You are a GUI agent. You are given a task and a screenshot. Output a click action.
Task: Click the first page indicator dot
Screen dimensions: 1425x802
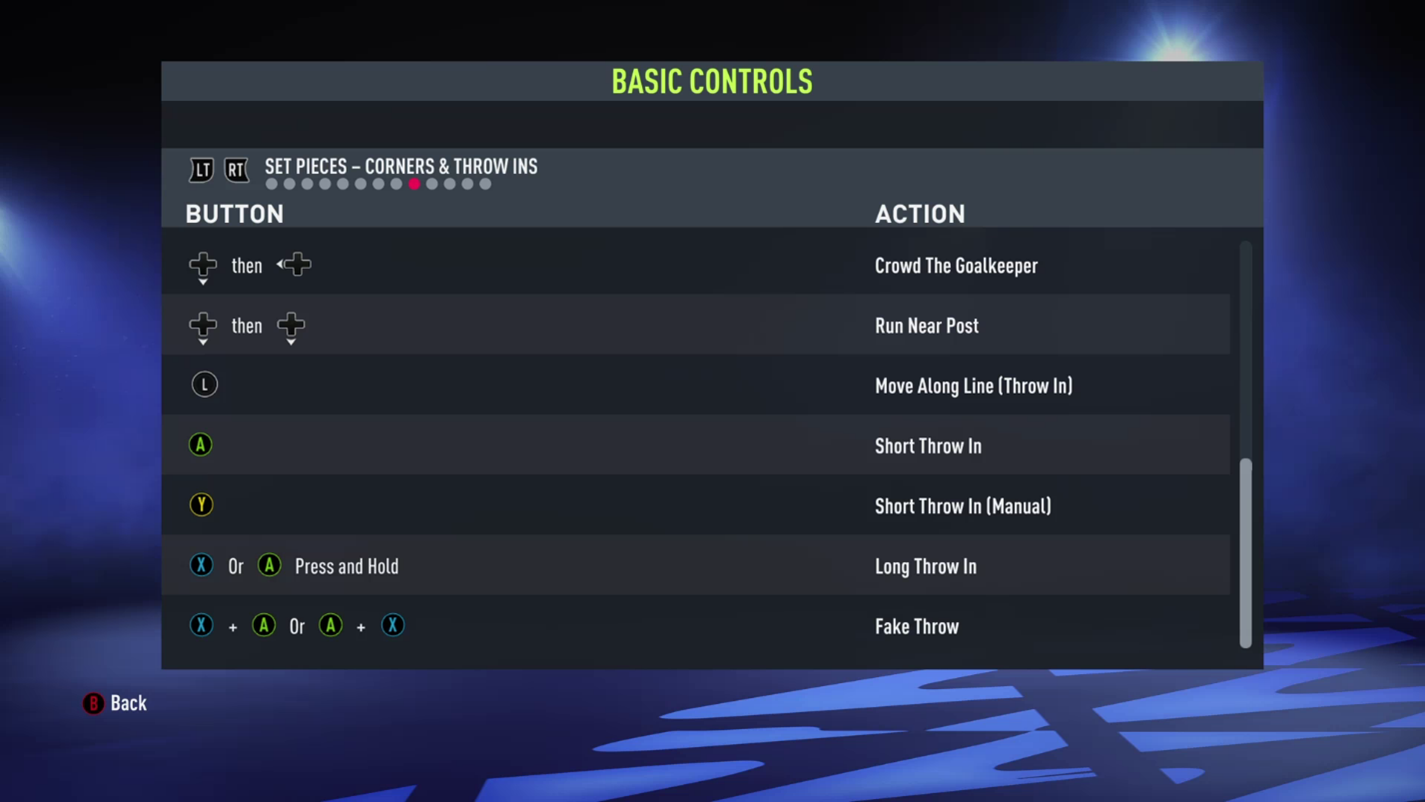(x=271, y=184)
